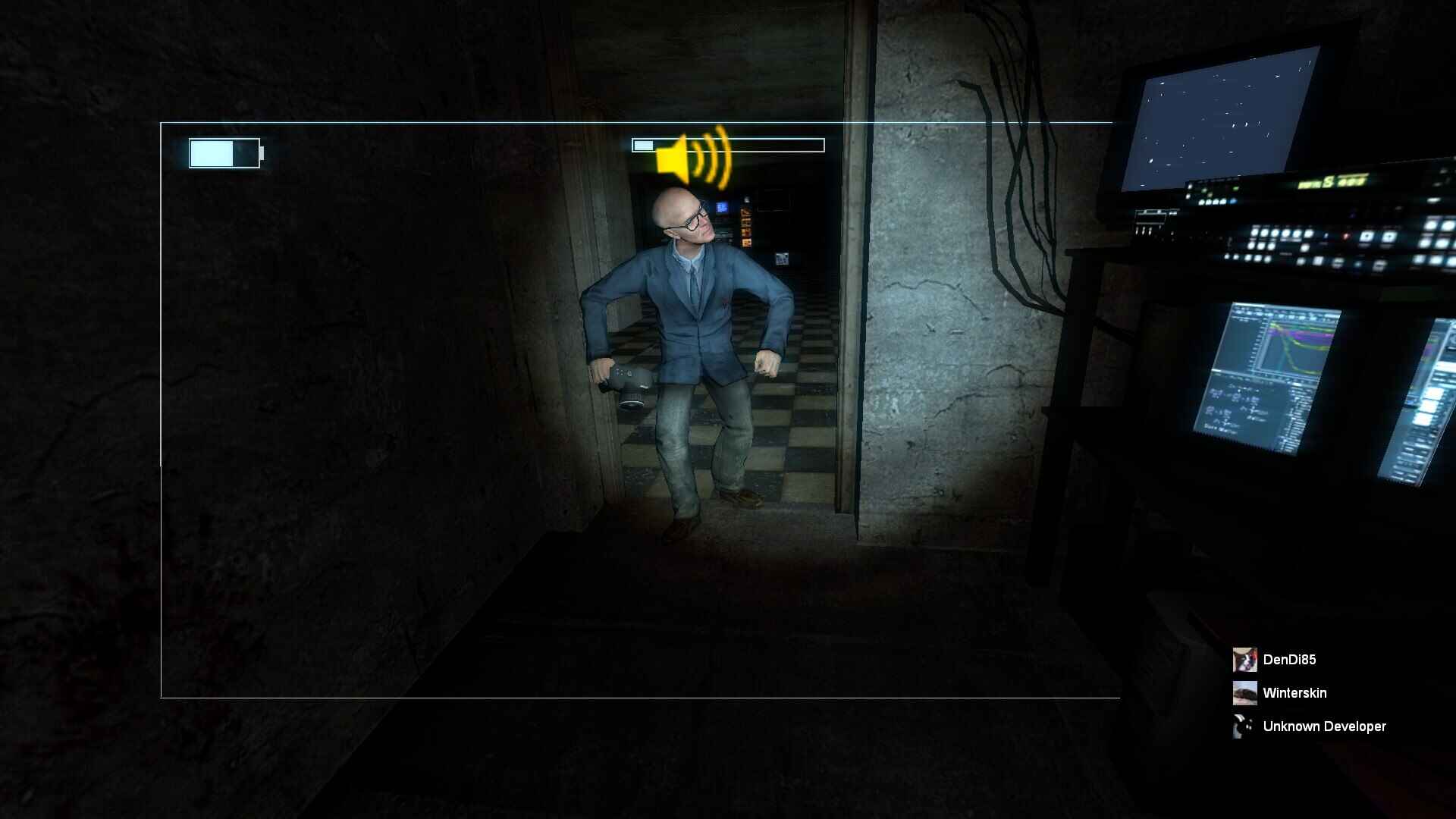Click DenDi85's avatar thumbnail
This screenshot has width=1456, height=819.
click(1244, 660)
